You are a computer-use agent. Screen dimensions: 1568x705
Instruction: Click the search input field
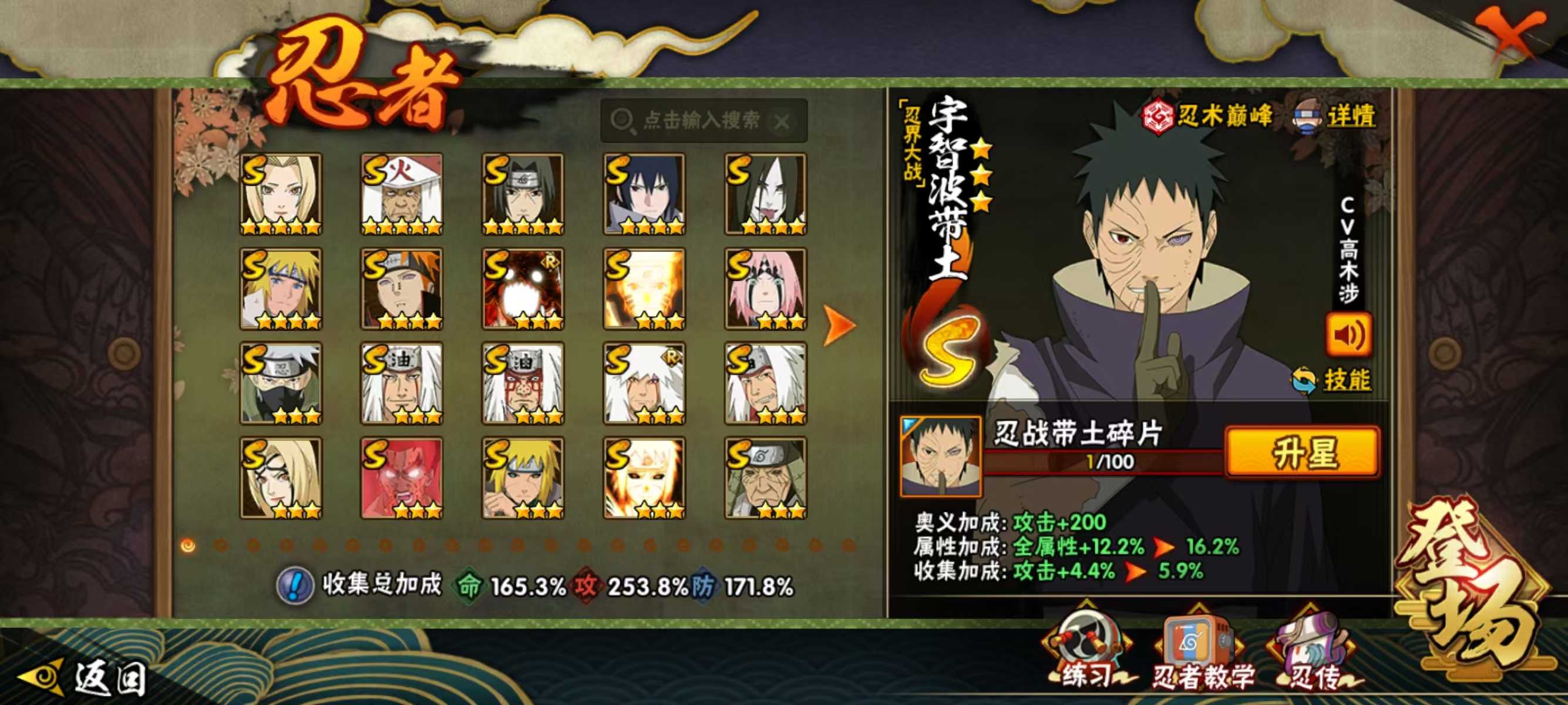pyautogui.click(x=700, y=120)
